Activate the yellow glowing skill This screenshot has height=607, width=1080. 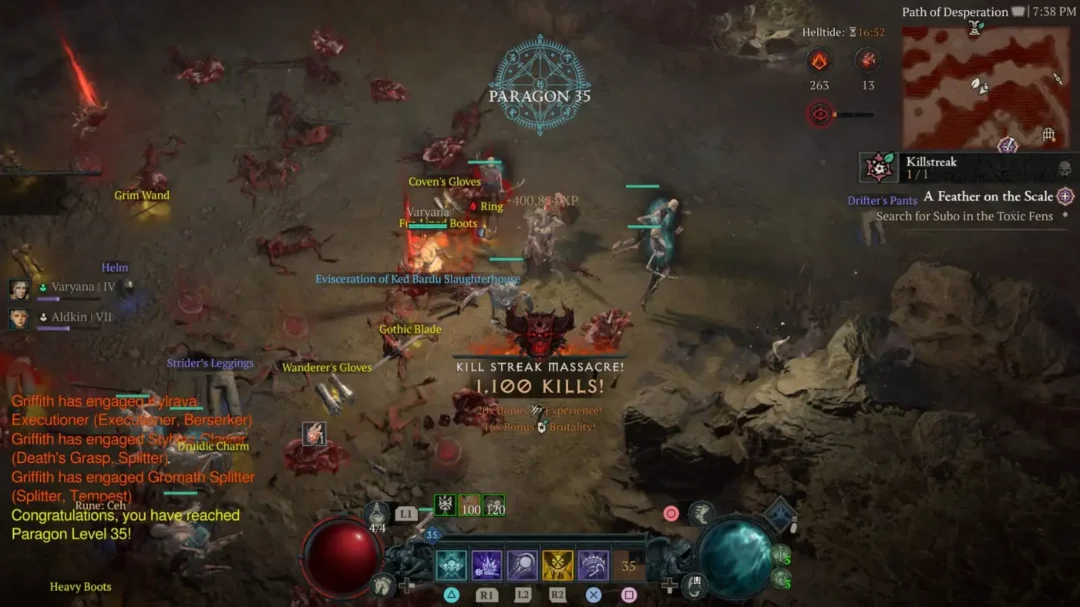click(558, 566)
